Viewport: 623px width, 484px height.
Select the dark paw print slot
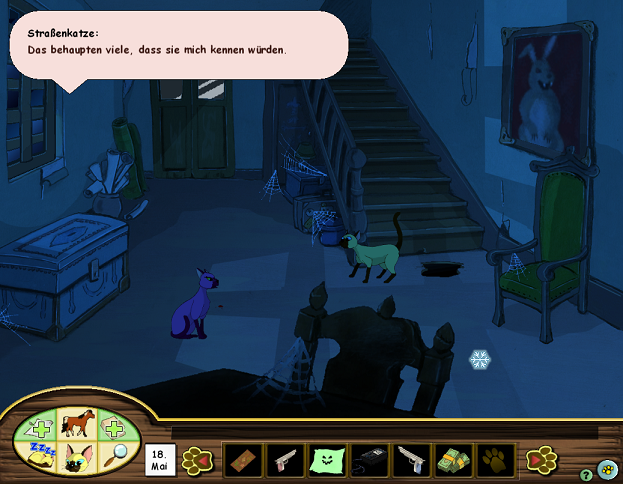(497, 460)
